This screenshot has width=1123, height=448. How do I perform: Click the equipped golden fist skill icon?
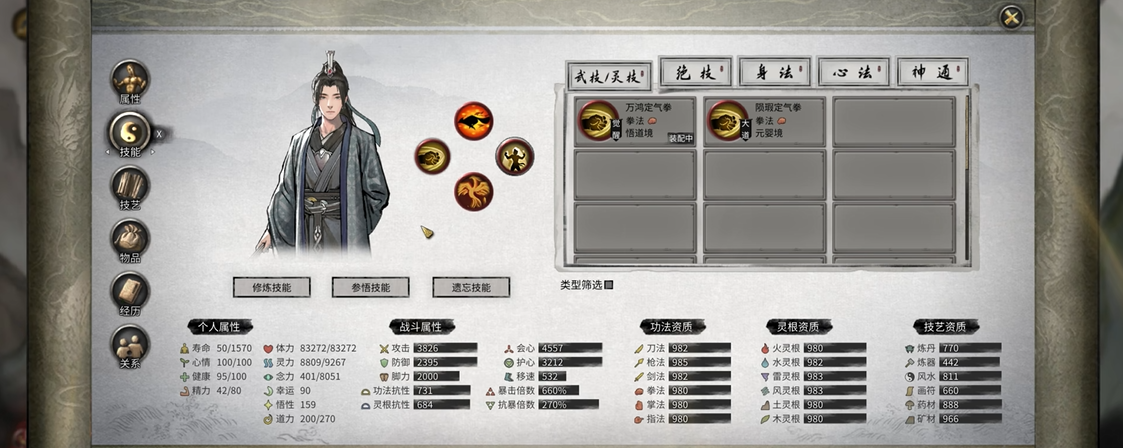click(433, 157)
